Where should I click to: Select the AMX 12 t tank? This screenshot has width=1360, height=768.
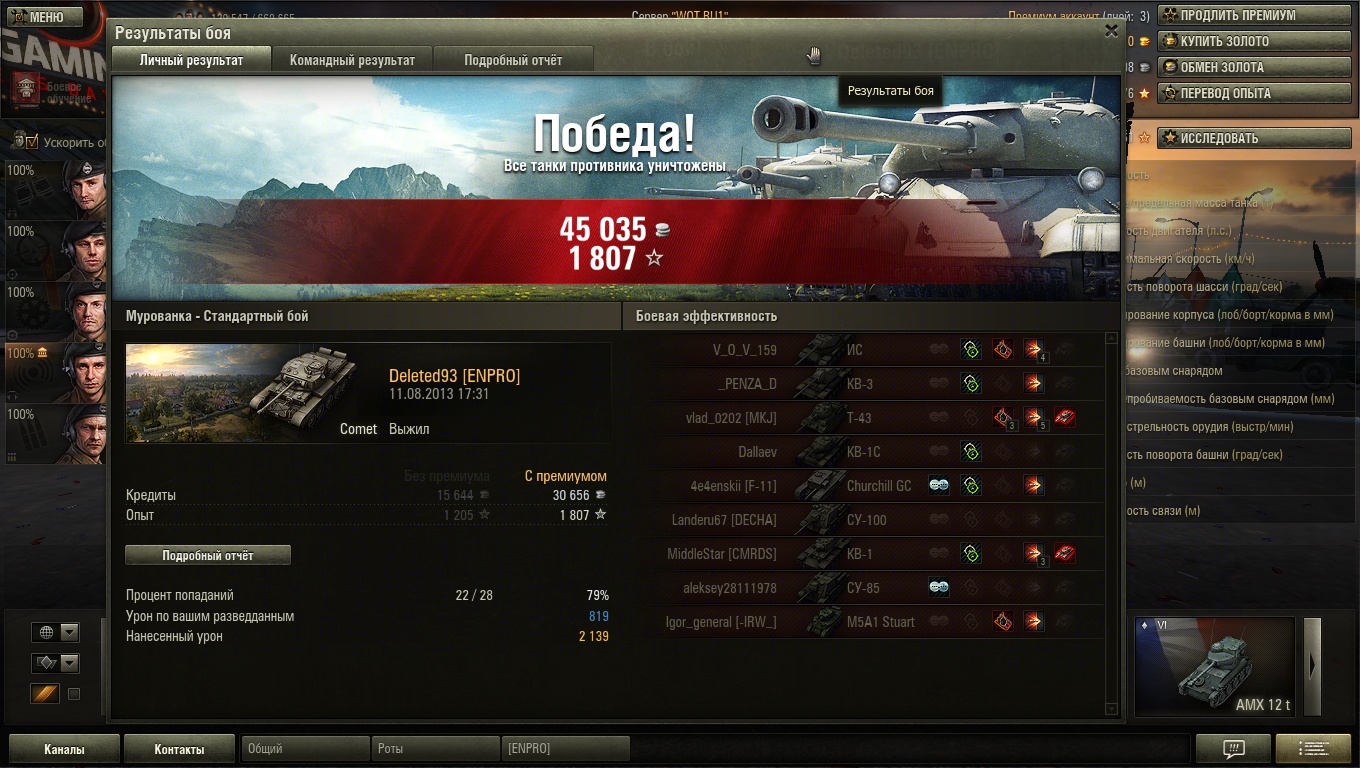(x=1214, y=667)
